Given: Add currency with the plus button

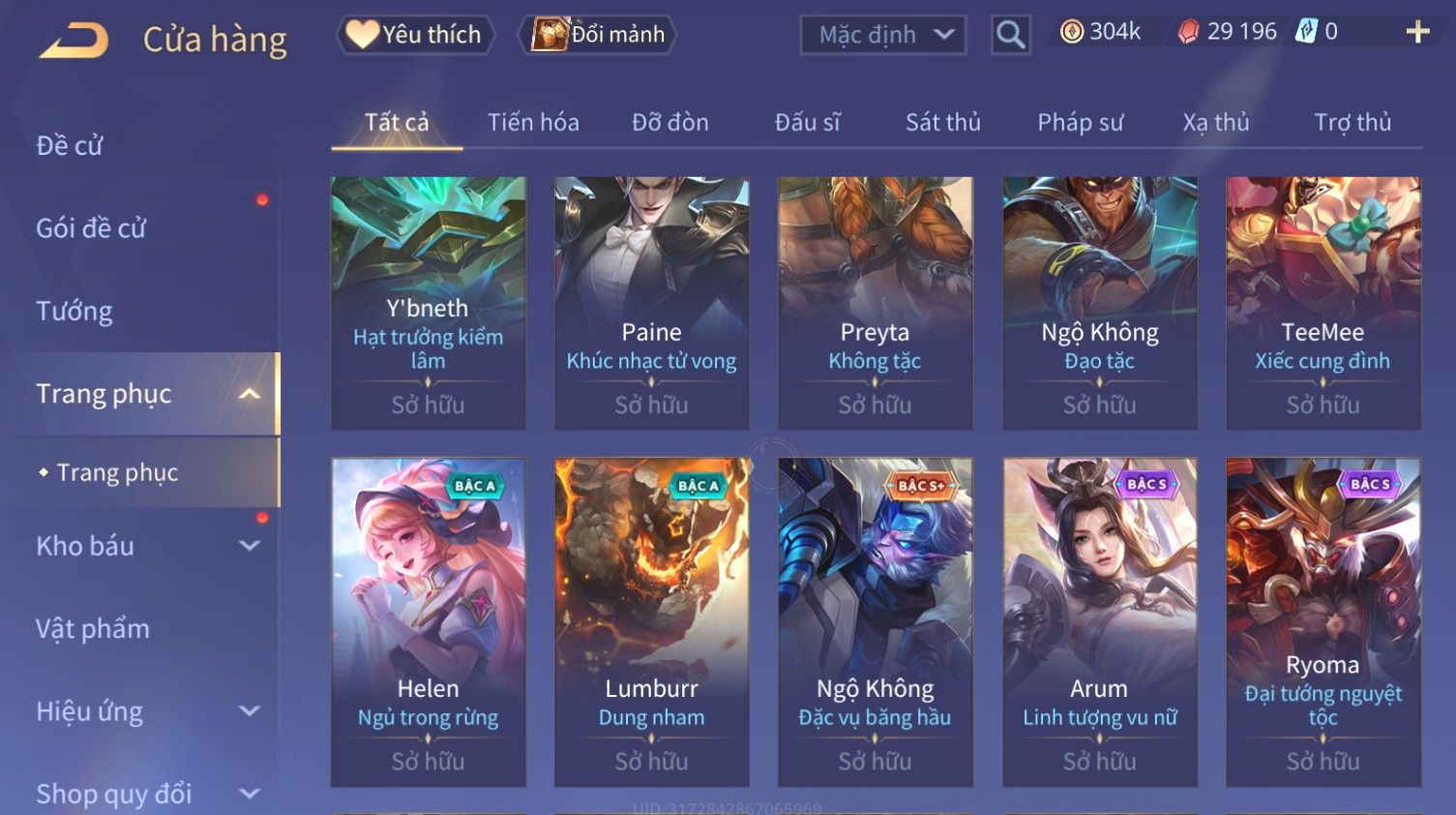Looking at the screenshot, I should 1417,32.
